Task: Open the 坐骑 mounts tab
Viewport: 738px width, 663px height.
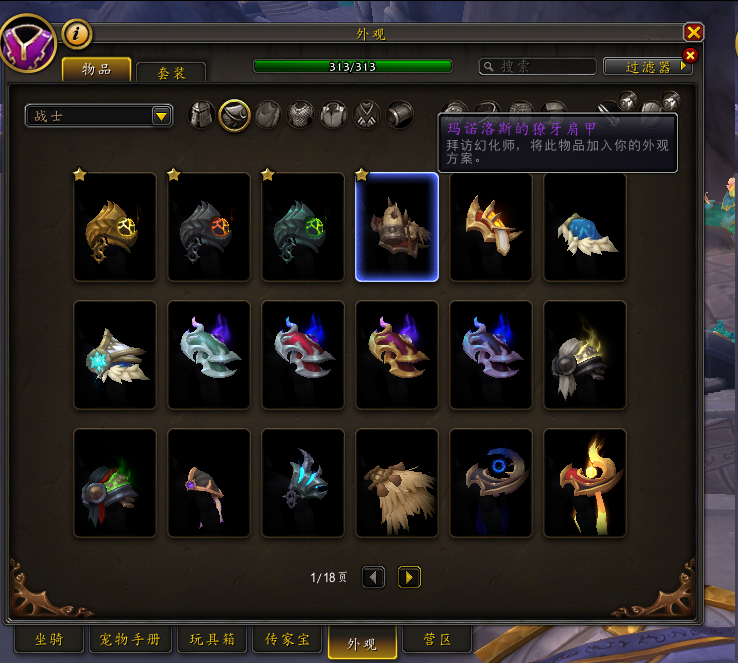Action: coord(49,639)
